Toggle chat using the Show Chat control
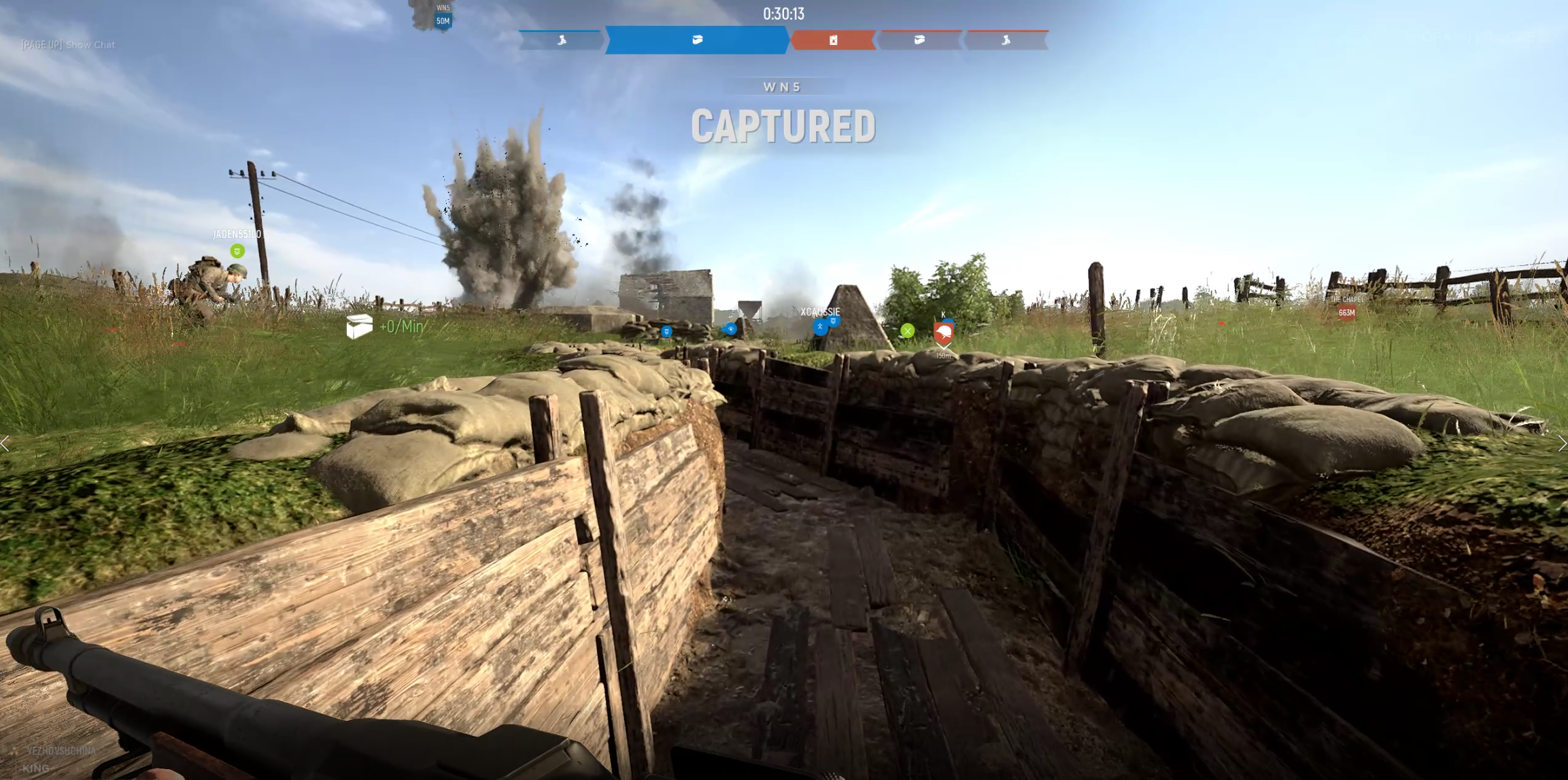This screenshot has width=1568, height=780. click(67, 44)
